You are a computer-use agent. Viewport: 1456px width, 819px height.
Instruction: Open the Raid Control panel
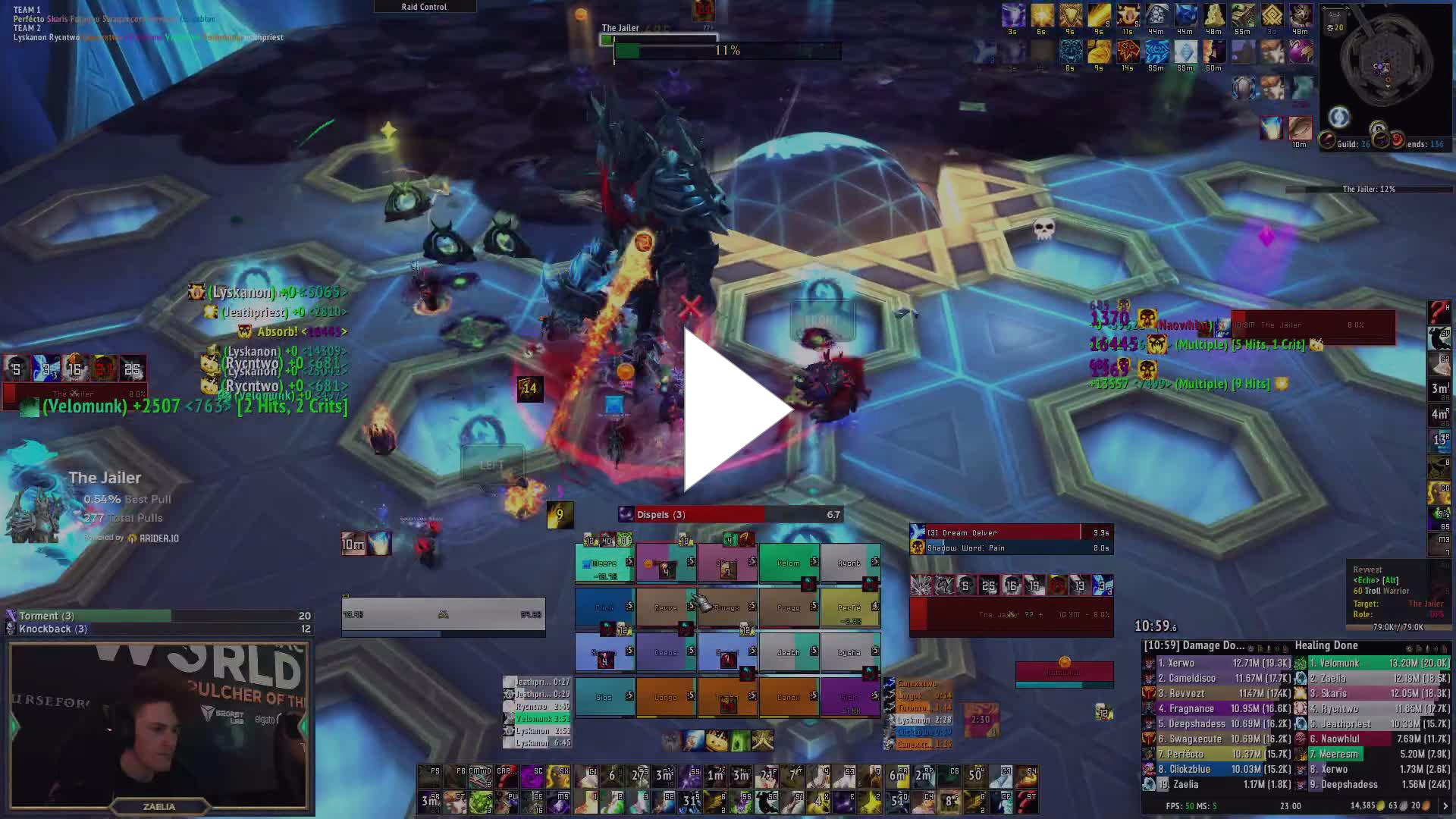click(x=425, y=7)
